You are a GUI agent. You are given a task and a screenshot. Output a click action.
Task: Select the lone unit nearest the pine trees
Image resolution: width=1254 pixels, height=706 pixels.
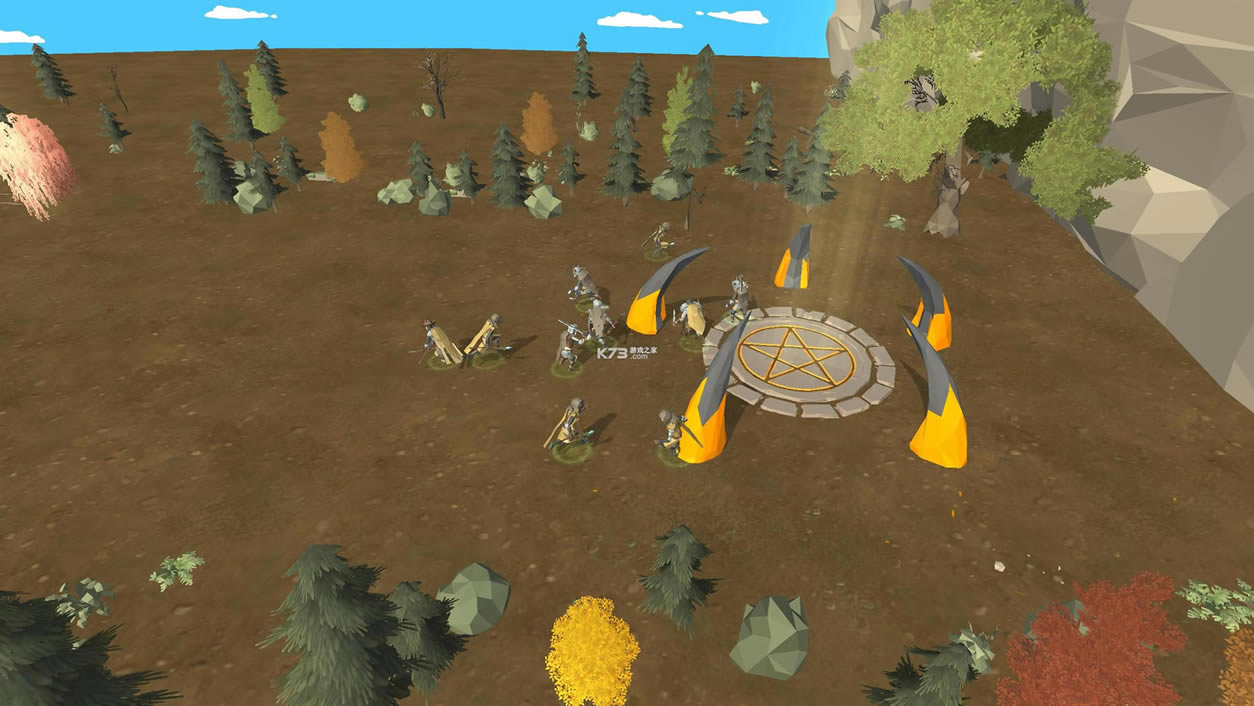pyautogui.click(x=659, y=240)
